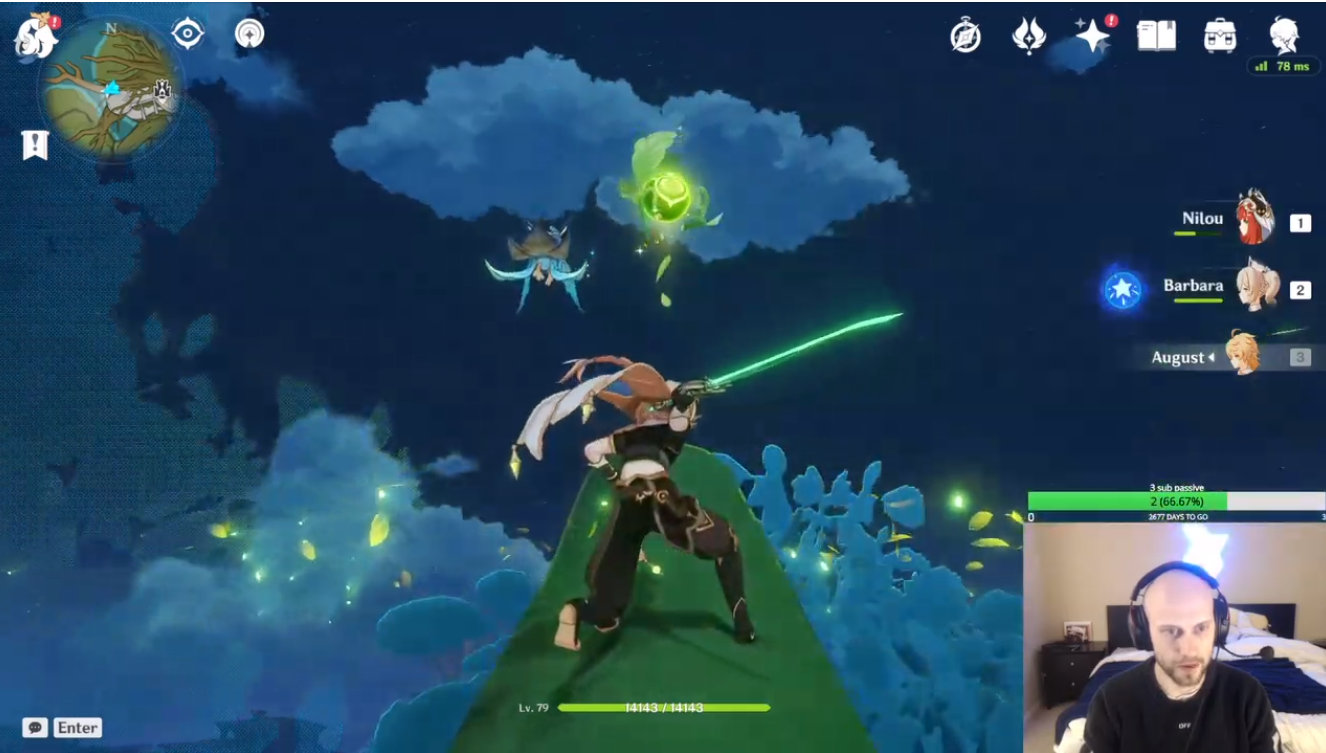1326x753 pixels.
Task: Open the quest navigation target icon
Action: (x=187, y=34)
